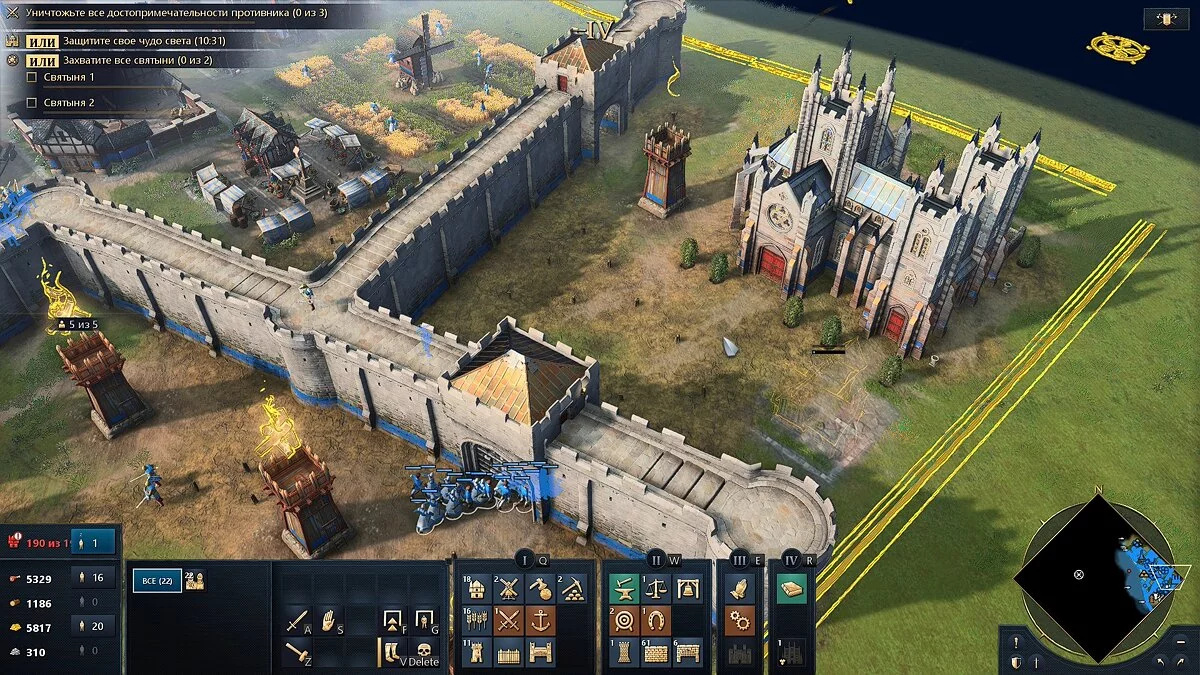Activate the hand stop command
The image size is (1200, 675).
pyautogui.click(x=329, y=621)
